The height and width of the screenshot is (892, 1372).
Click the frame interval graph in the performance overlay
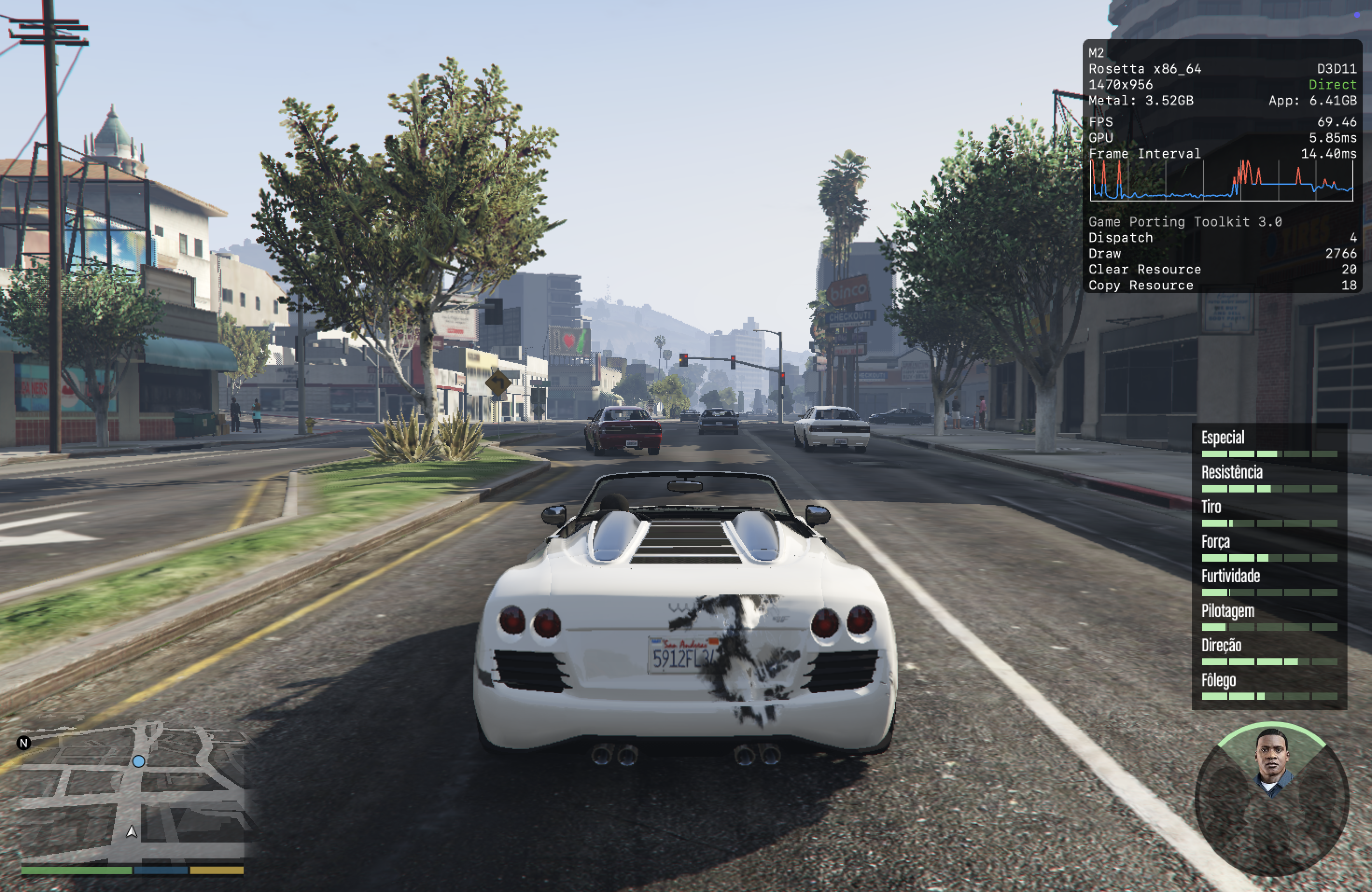[x=1221, y=180]
